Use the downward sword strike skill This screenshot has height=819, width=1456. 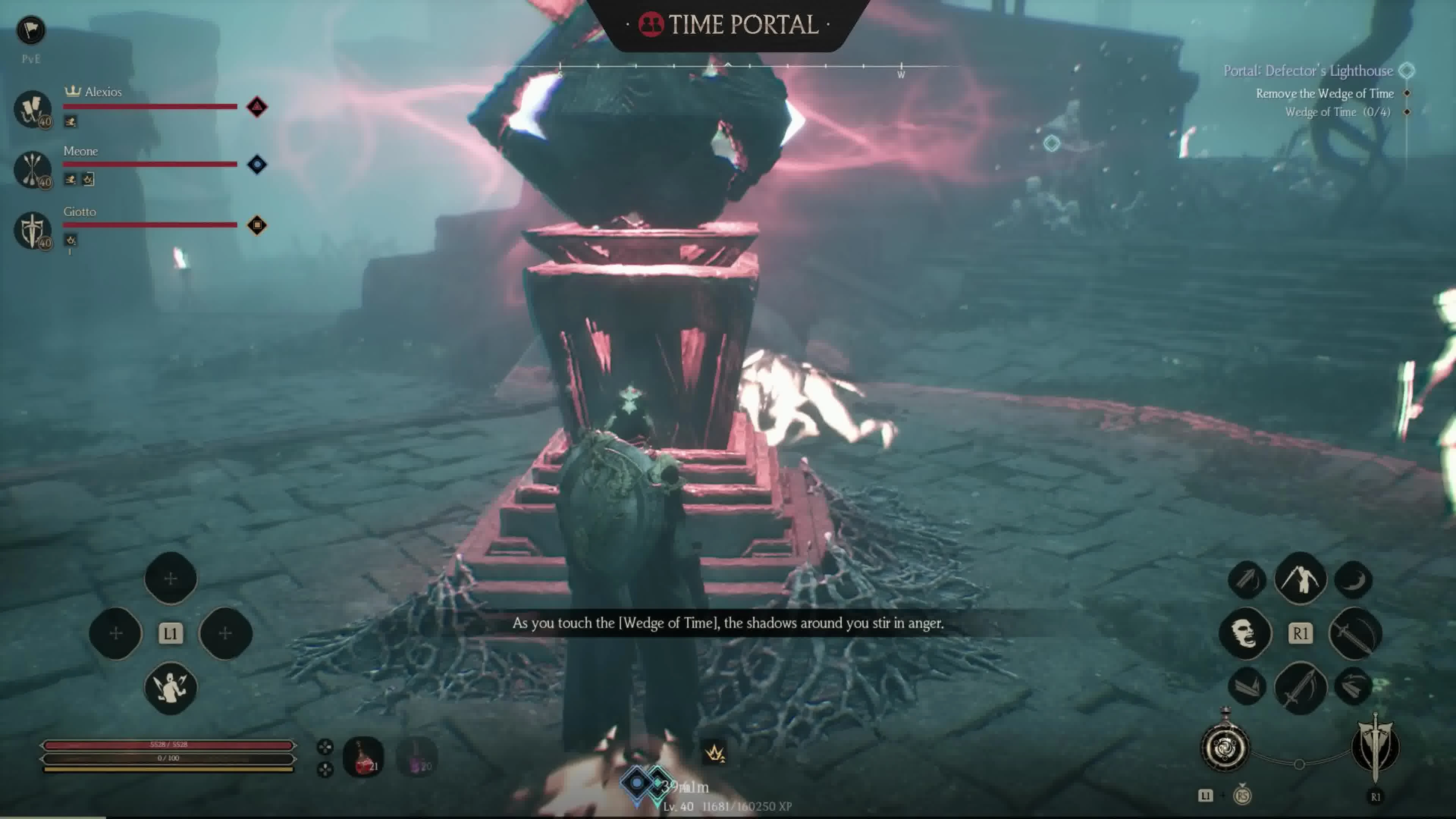point(1300,688)
